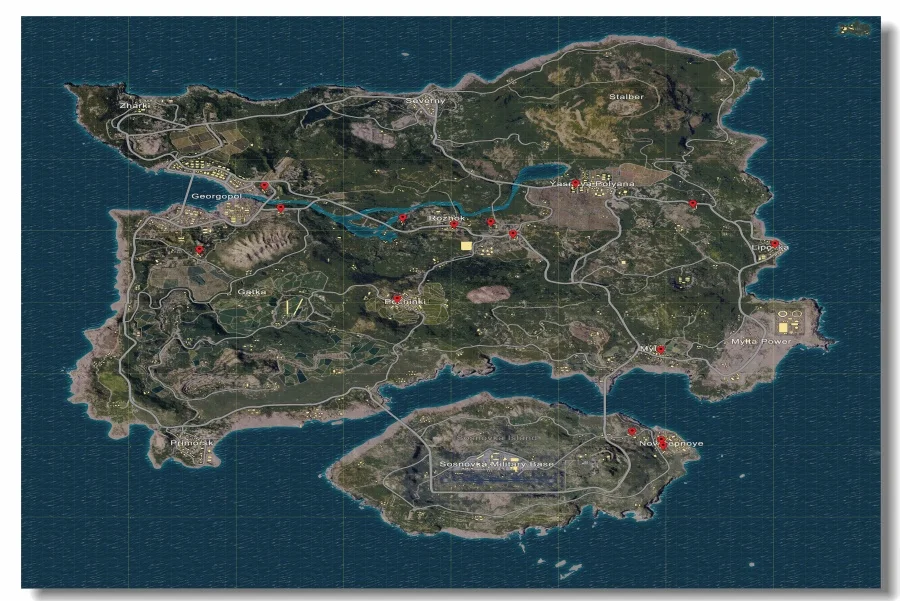Select the red marker at Yasnaya Polyana

tap(575, 183)
